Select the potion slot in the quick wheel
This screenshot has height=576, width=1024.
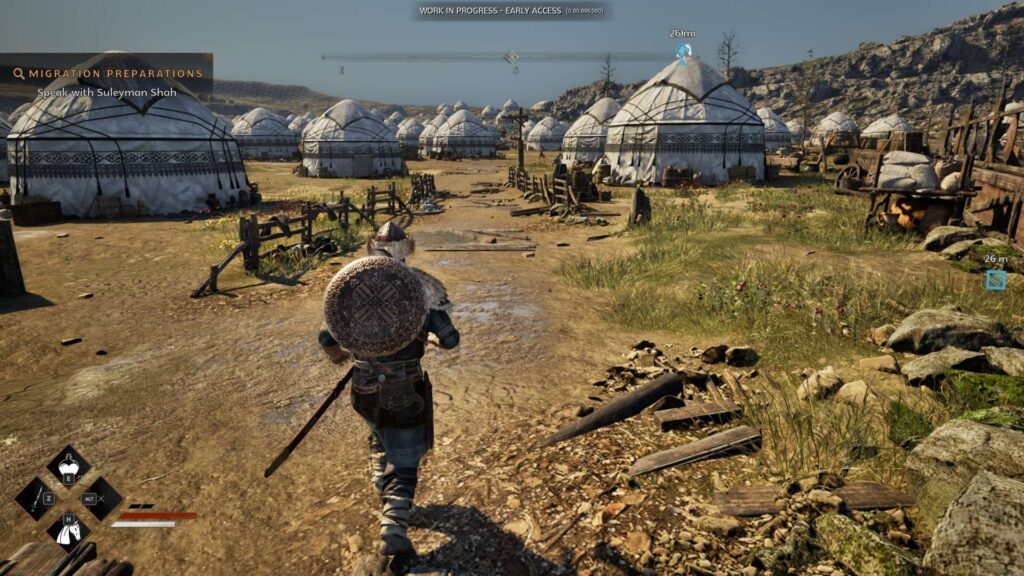[68, 466]
